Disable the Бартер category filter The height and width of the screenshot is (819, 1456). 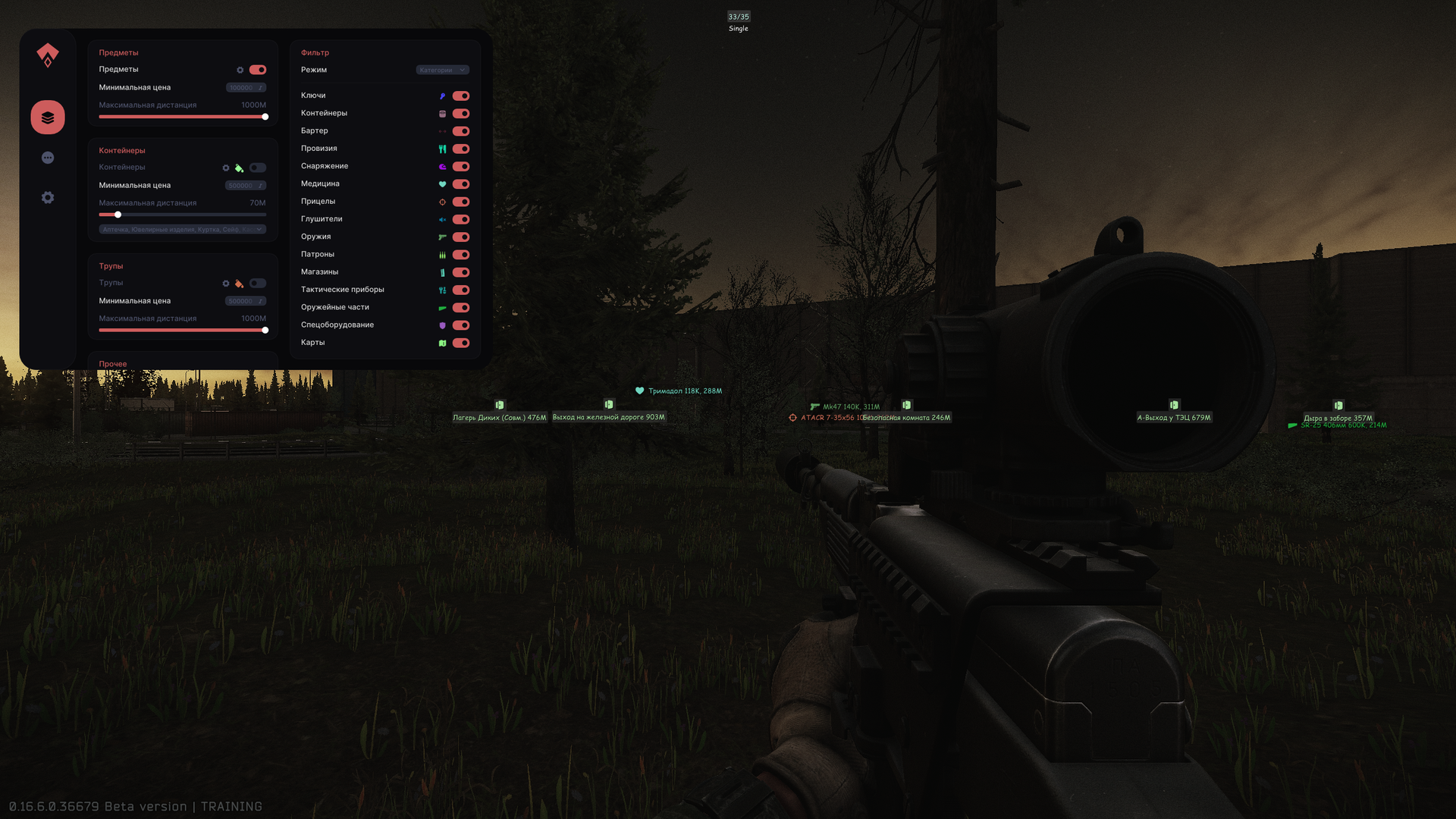click(x=461, y=131)
